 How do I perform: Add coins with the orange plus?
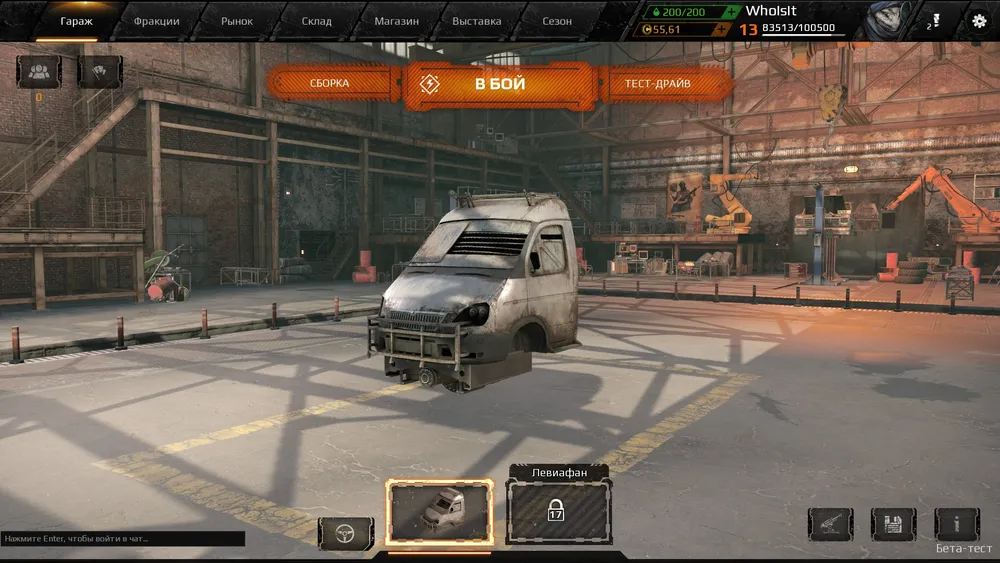[x=721, y=29]
